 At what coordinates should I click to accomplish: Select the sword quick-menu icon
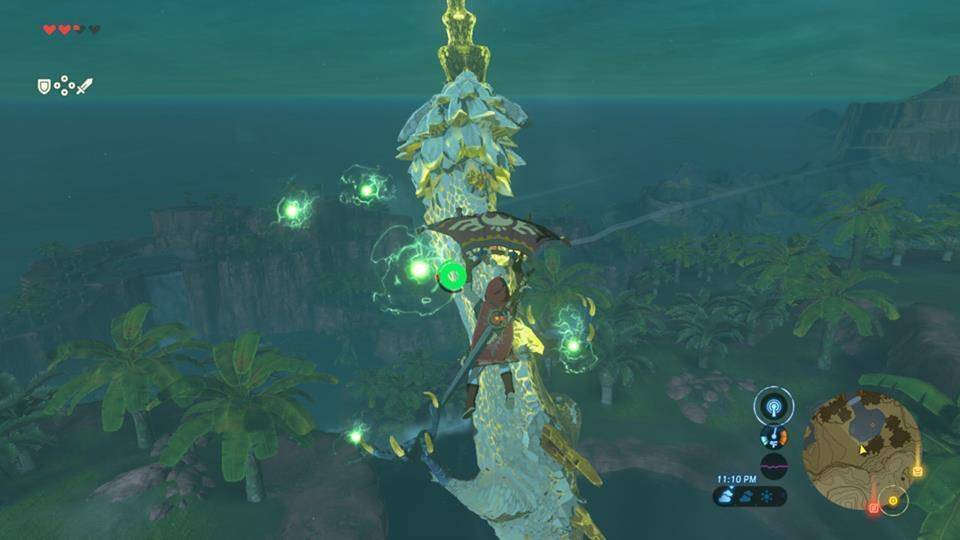click(x=84, y=87)
